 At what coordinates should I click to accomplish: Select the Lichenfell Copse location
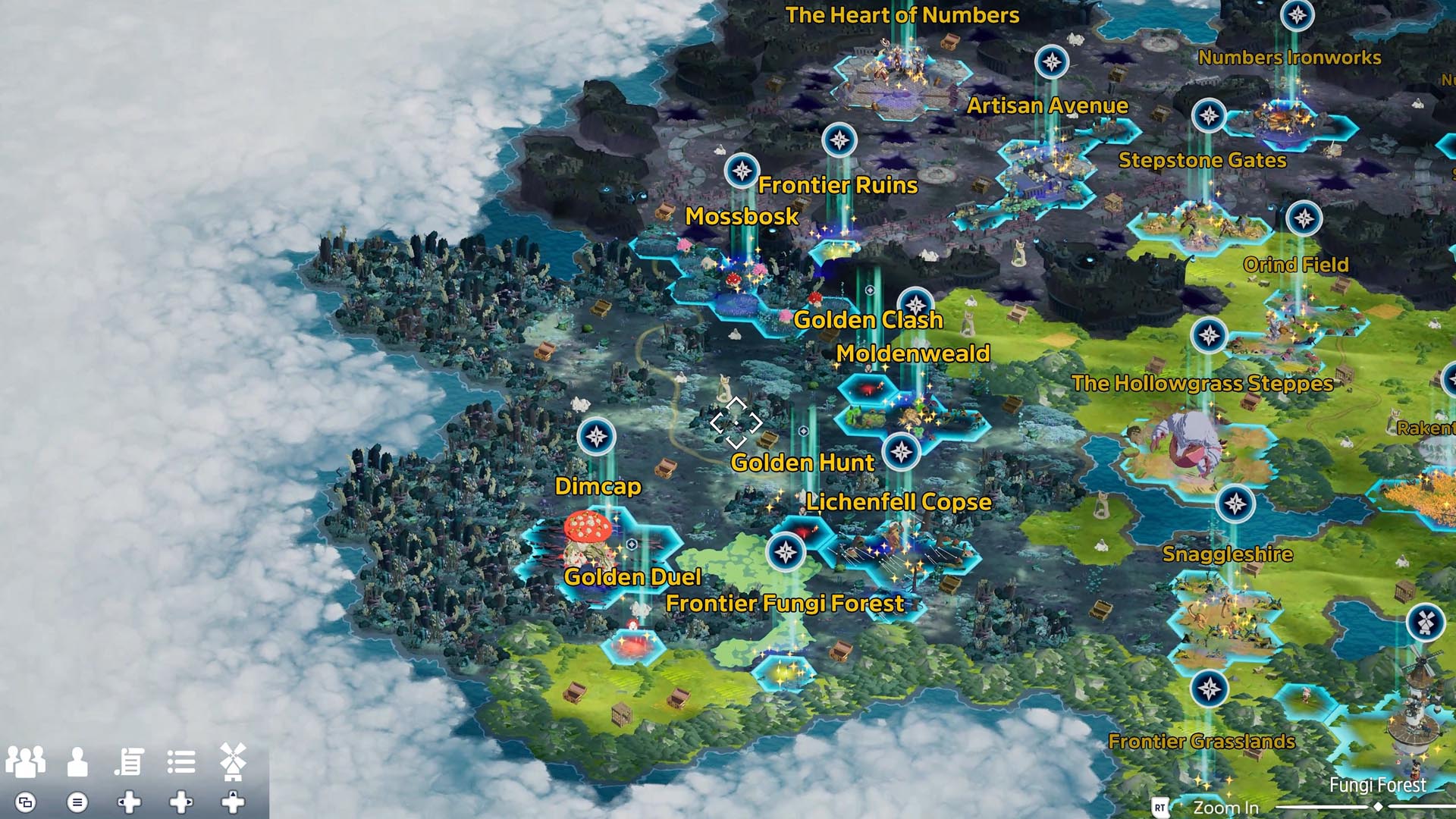[x=898, y=502]
